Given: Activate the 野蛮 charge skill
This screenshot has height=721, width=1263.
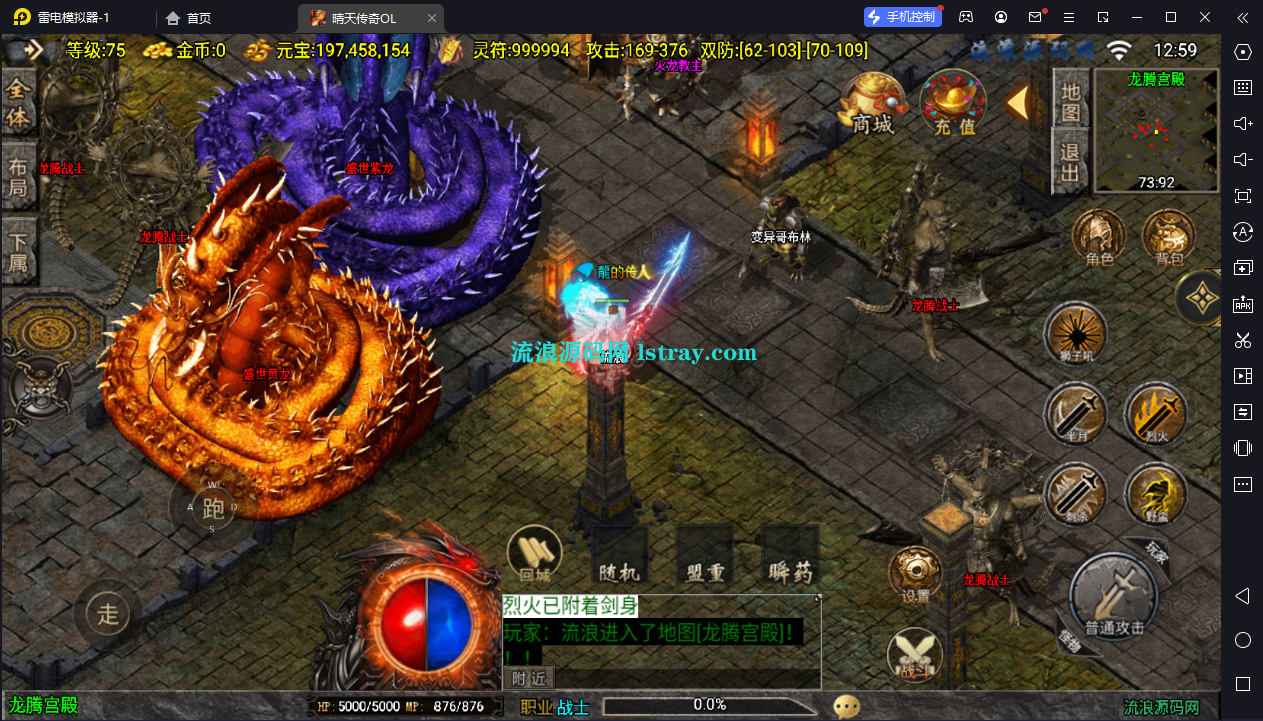Looking at the screenshot, I should pos(1155,495).
